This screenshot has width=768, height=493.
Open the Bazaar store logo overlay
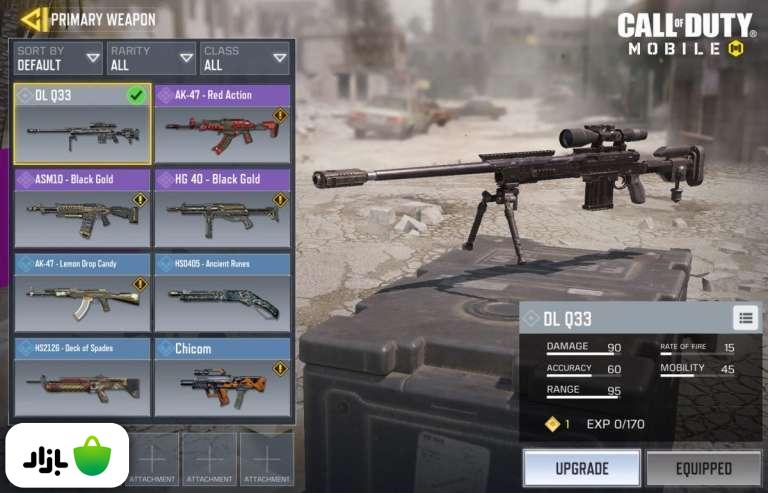(67, 456)
